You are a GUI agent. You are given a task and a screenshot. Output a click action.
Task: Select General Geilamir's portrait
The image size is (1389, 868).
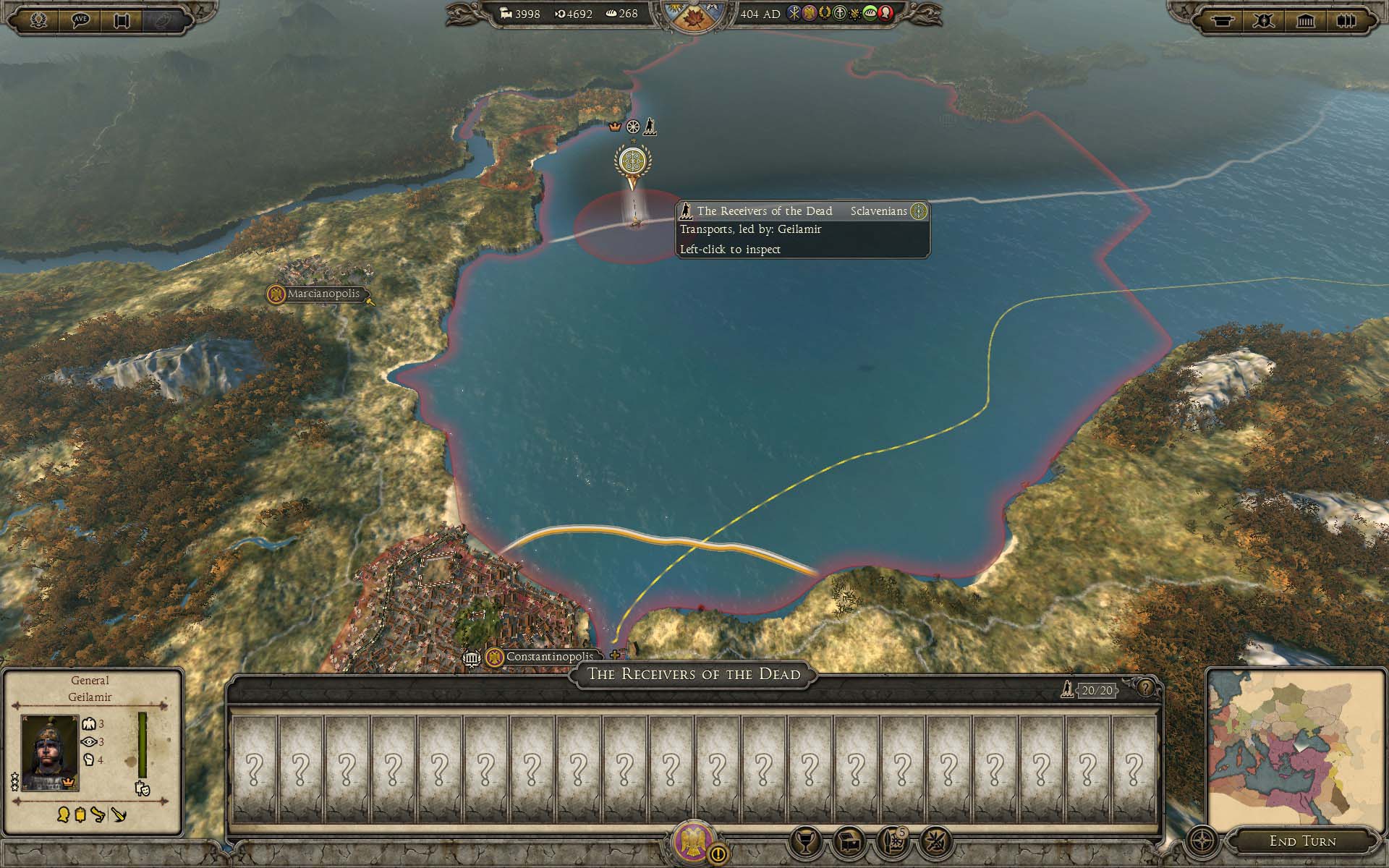[49, 752]
